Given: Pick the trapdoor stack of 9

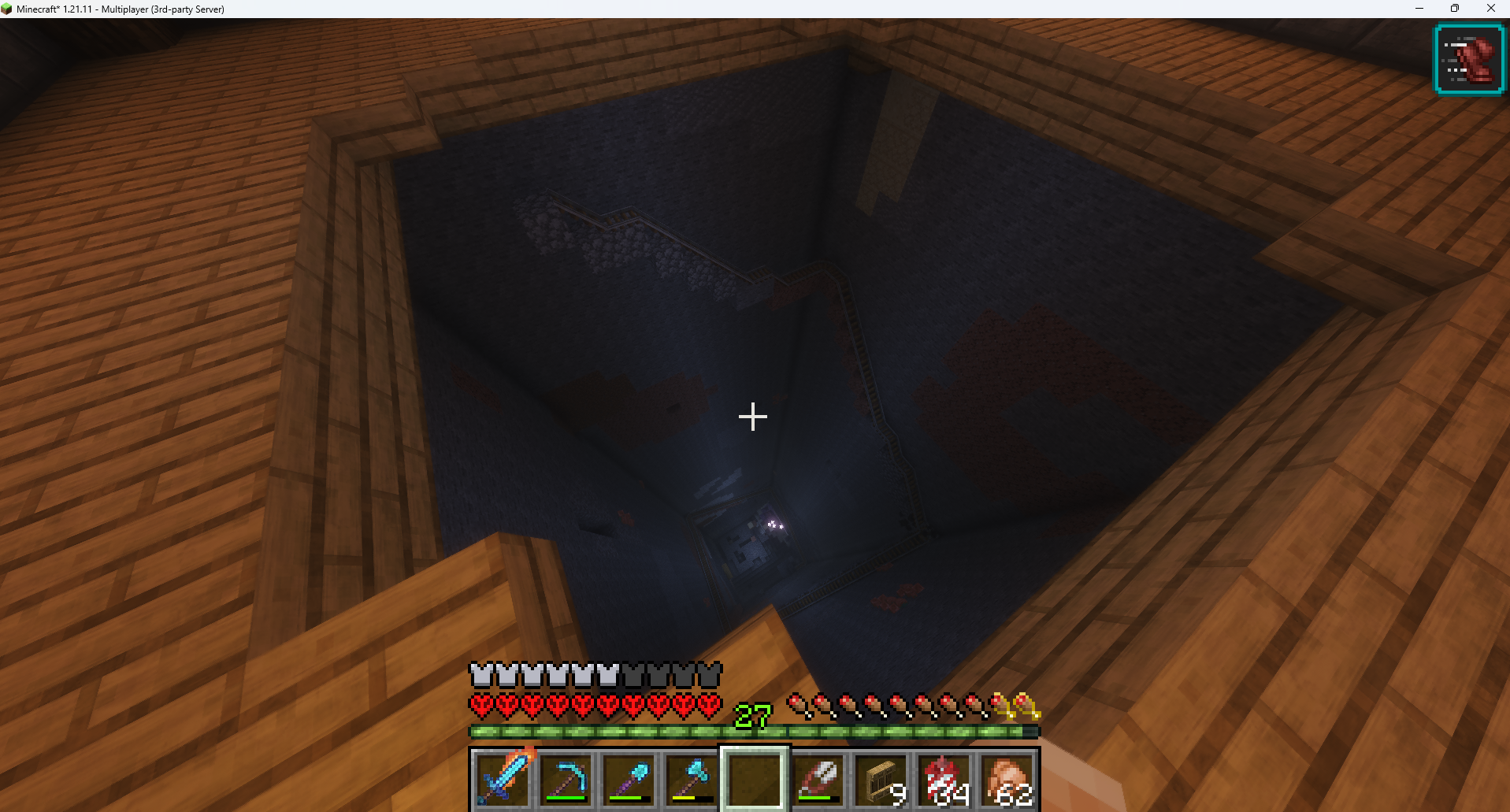Looking at the screenshot, I should click(881, 778).
